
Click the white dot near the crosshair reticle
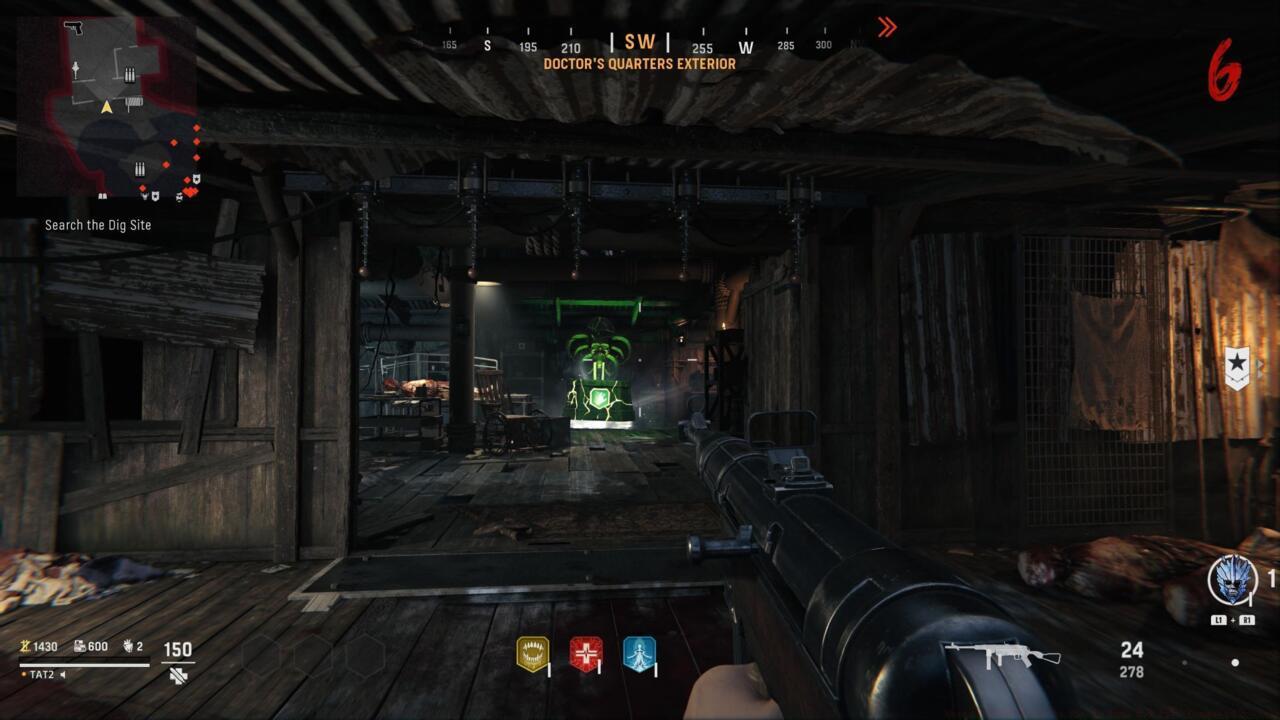[1236, 662]
